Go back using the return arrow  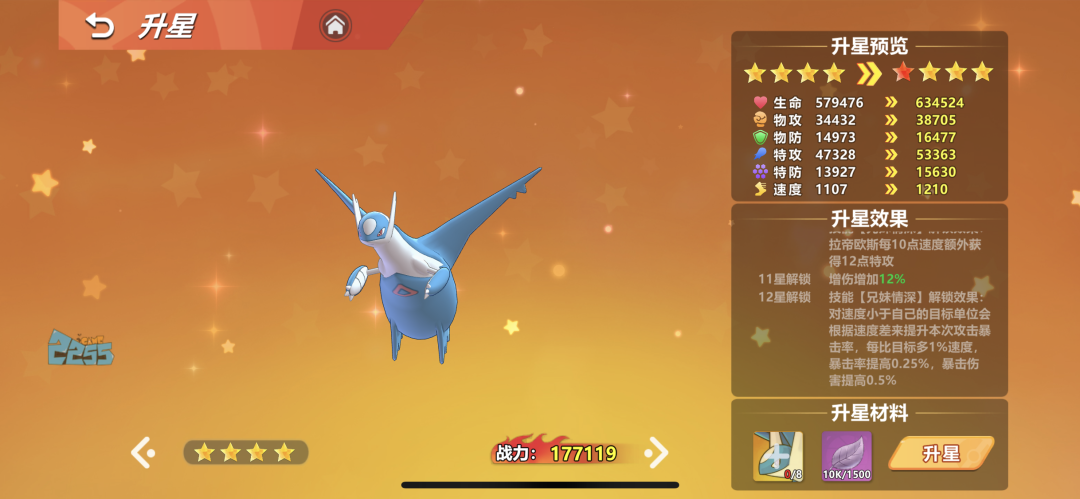100,26
